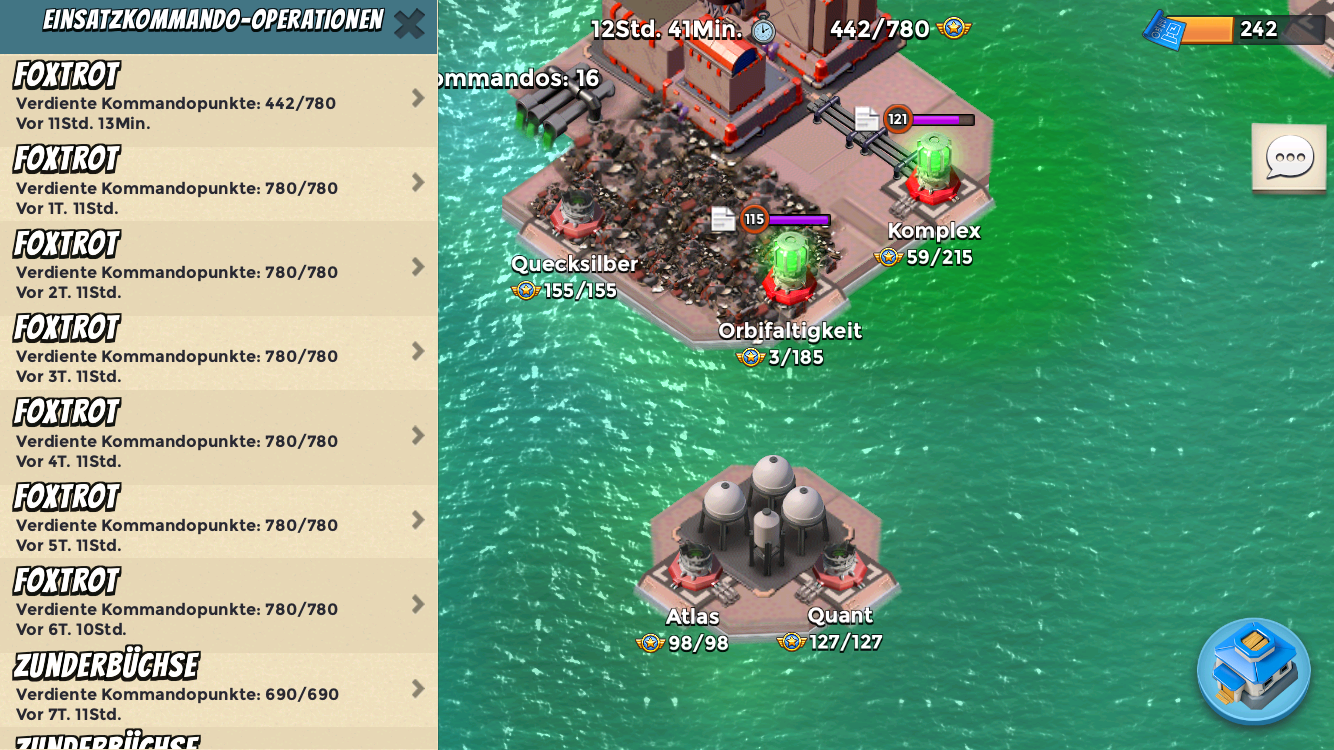Choose Foxtrot entry dated Vor 3T. 11Std.

coord(218,352)
